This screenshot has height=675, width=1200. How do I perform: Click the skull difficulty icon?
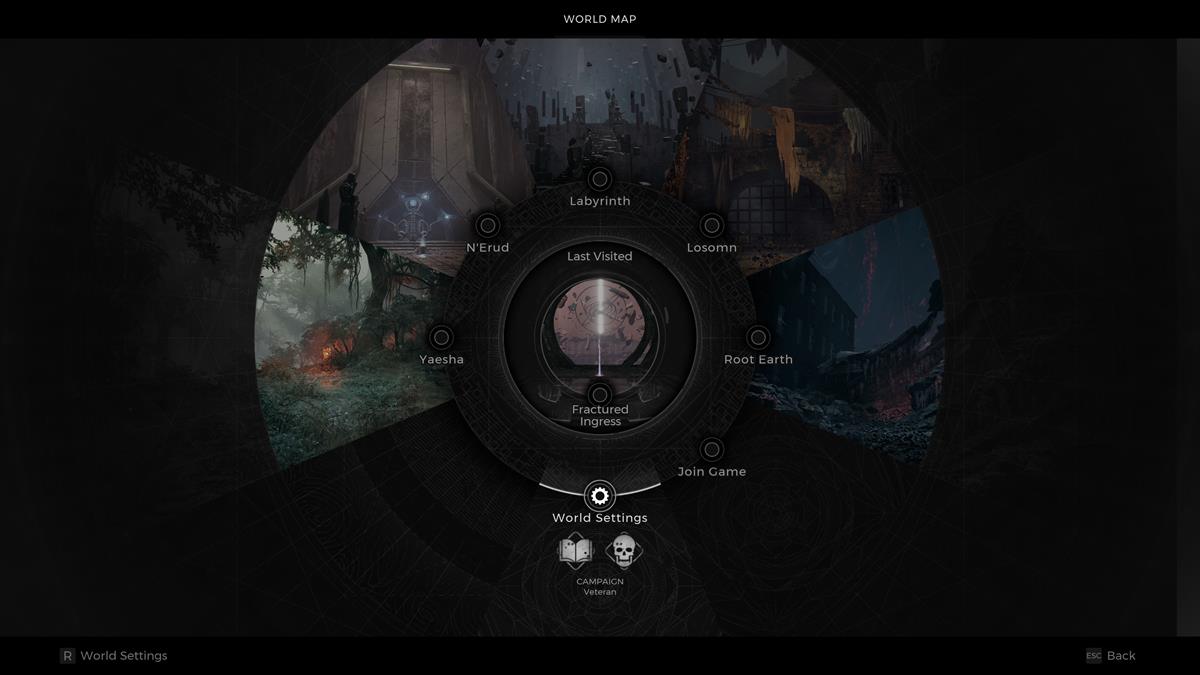point(624,550)
